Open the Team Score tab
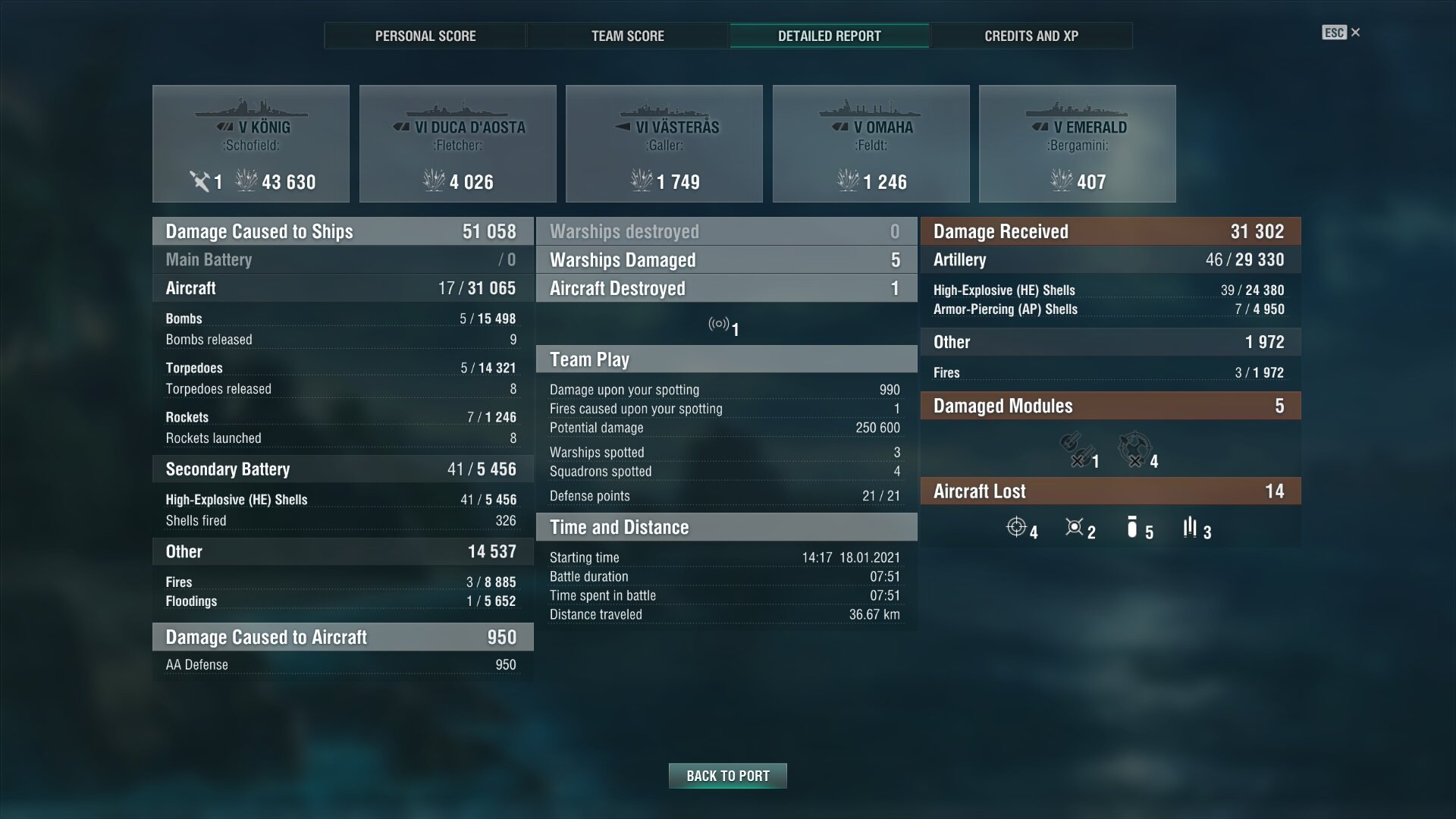This screenshot has width=1456, height=819. click(x=627, y=36)
